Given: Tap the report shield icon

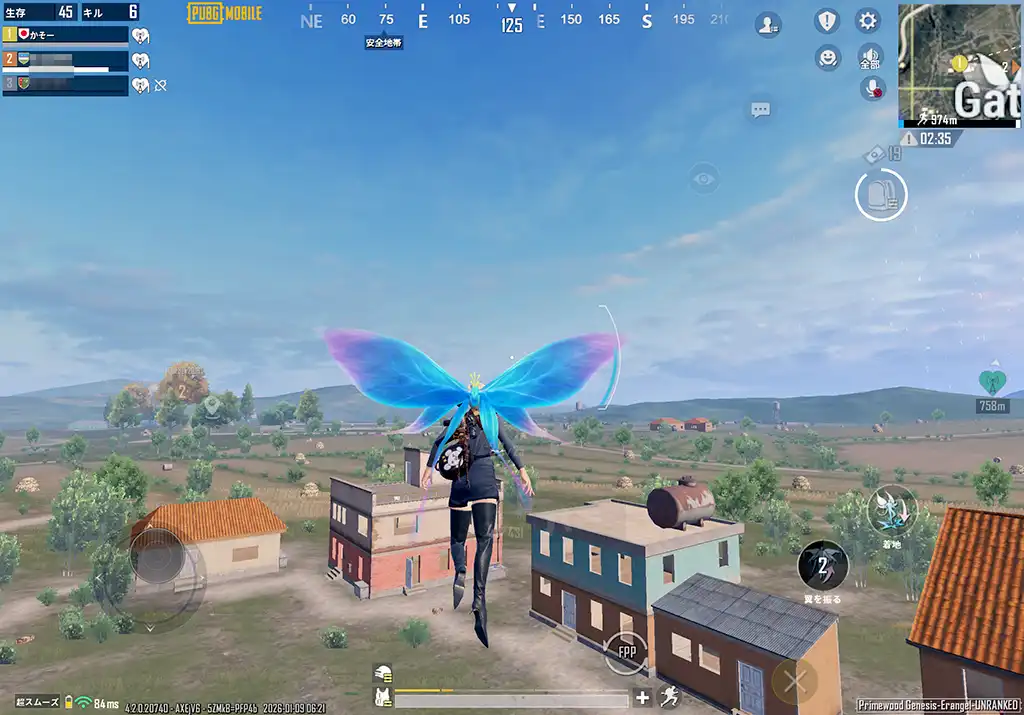Looking at the screenshot, I should [x=827, y=21].
